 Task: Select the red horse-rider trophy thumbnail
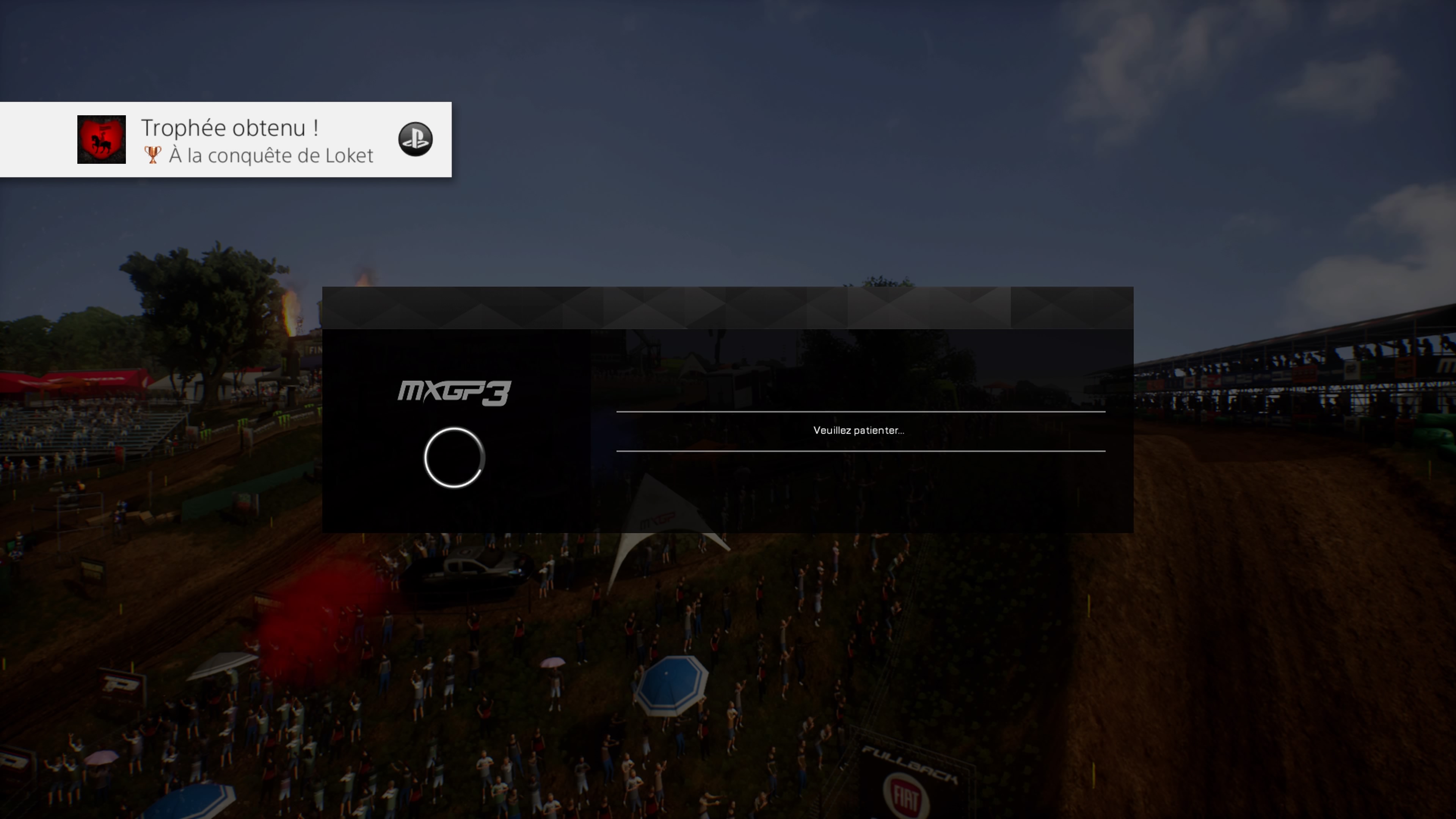coord(101,140)
